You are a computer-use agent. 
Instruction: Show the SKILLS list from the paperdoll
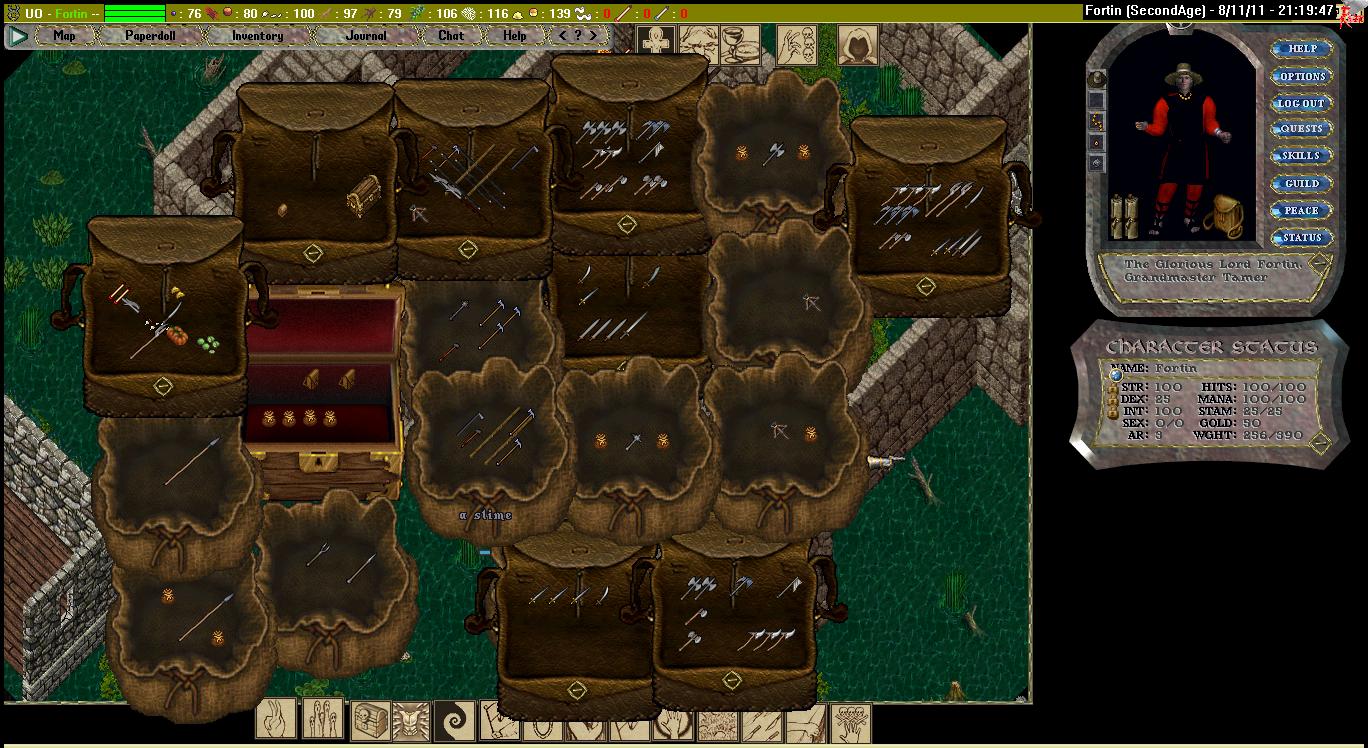(x=1301, y=156)
